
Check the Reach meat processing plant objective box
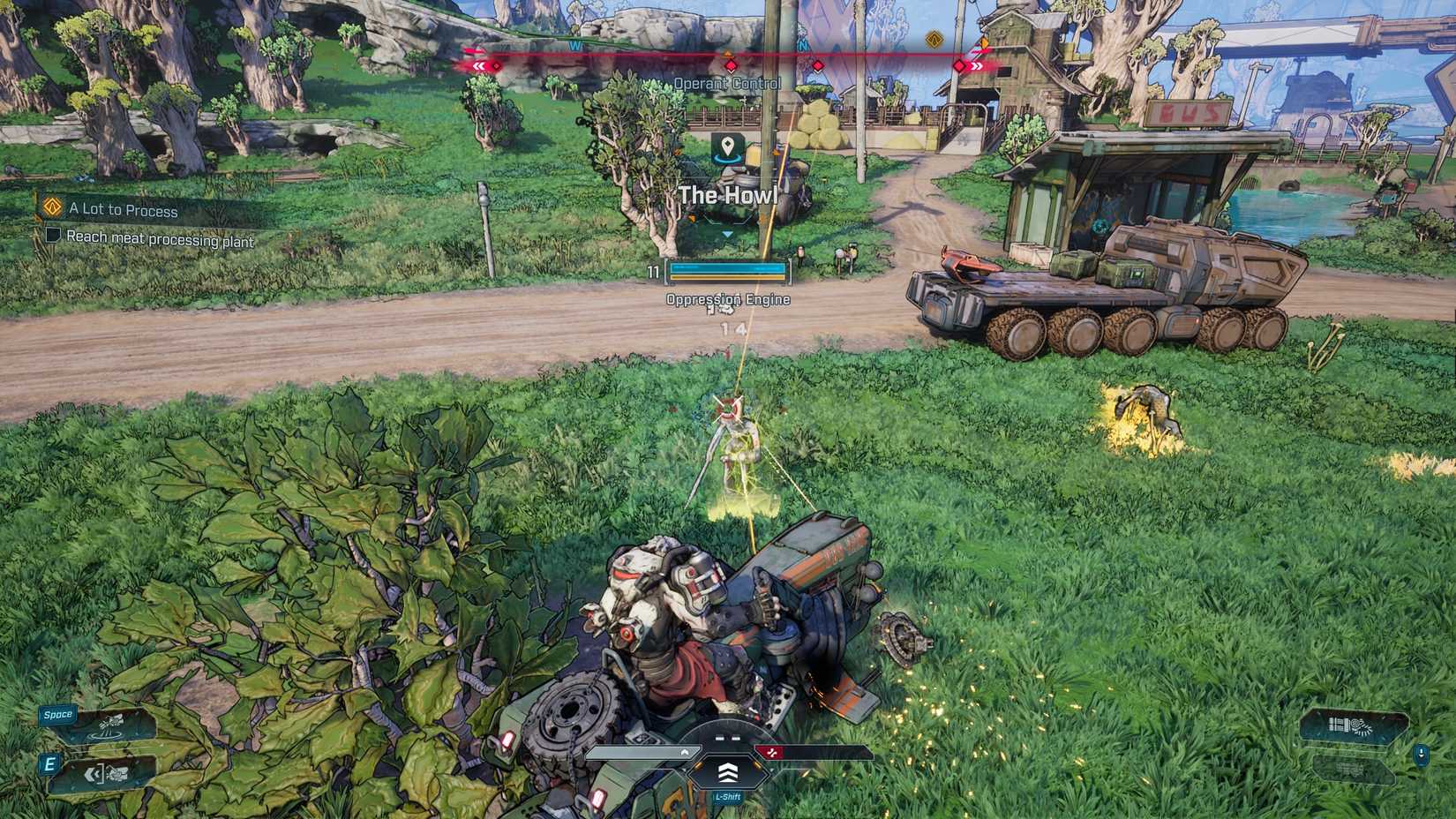coord(52,237)
